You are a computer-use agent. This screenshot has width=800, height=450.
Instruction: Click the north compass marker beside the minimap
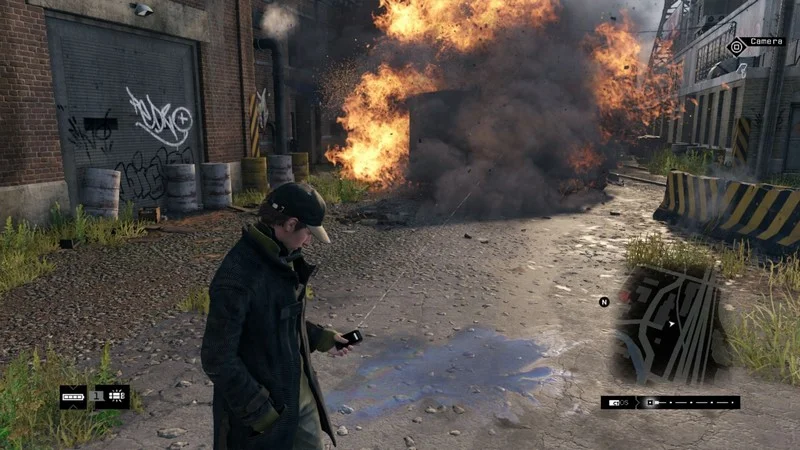pyautogui.click(x=604, y=301)
